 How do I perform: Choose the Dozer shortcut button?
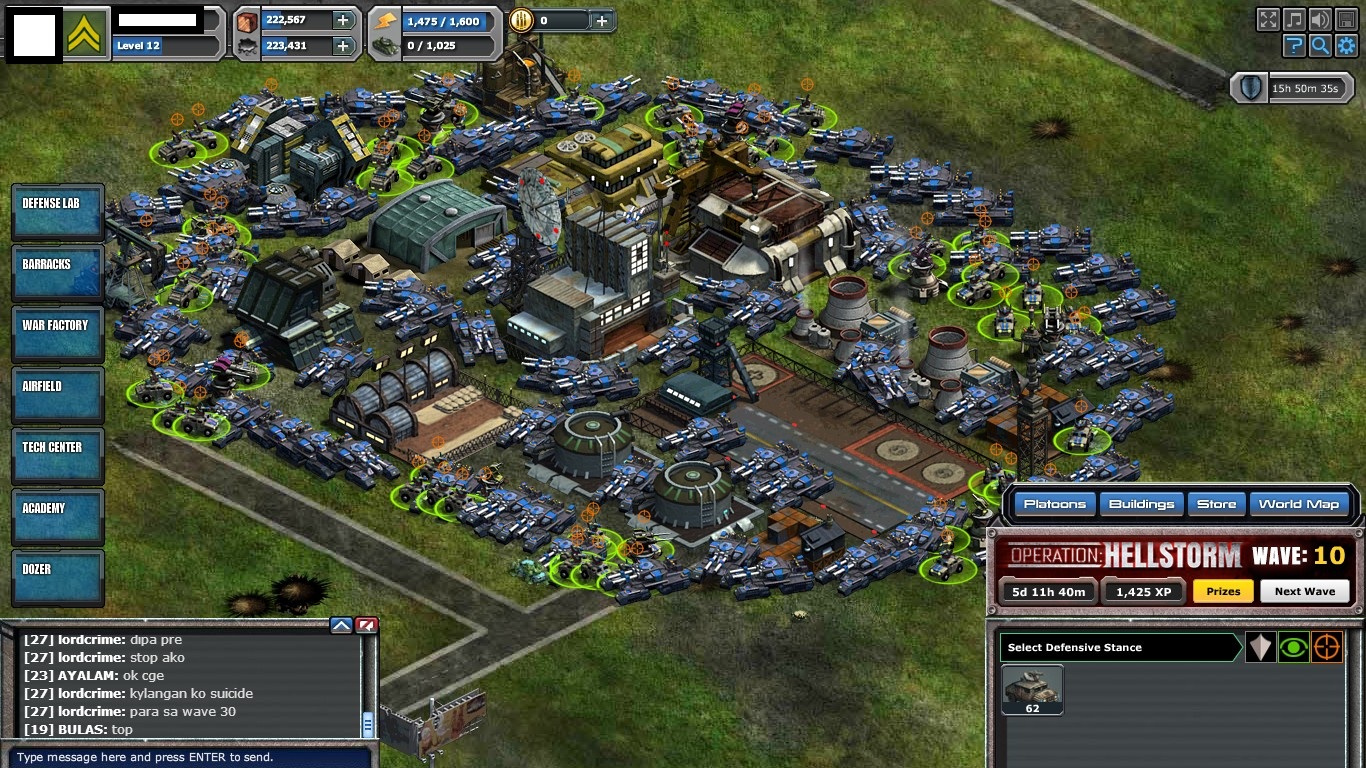tap(57, 576)
